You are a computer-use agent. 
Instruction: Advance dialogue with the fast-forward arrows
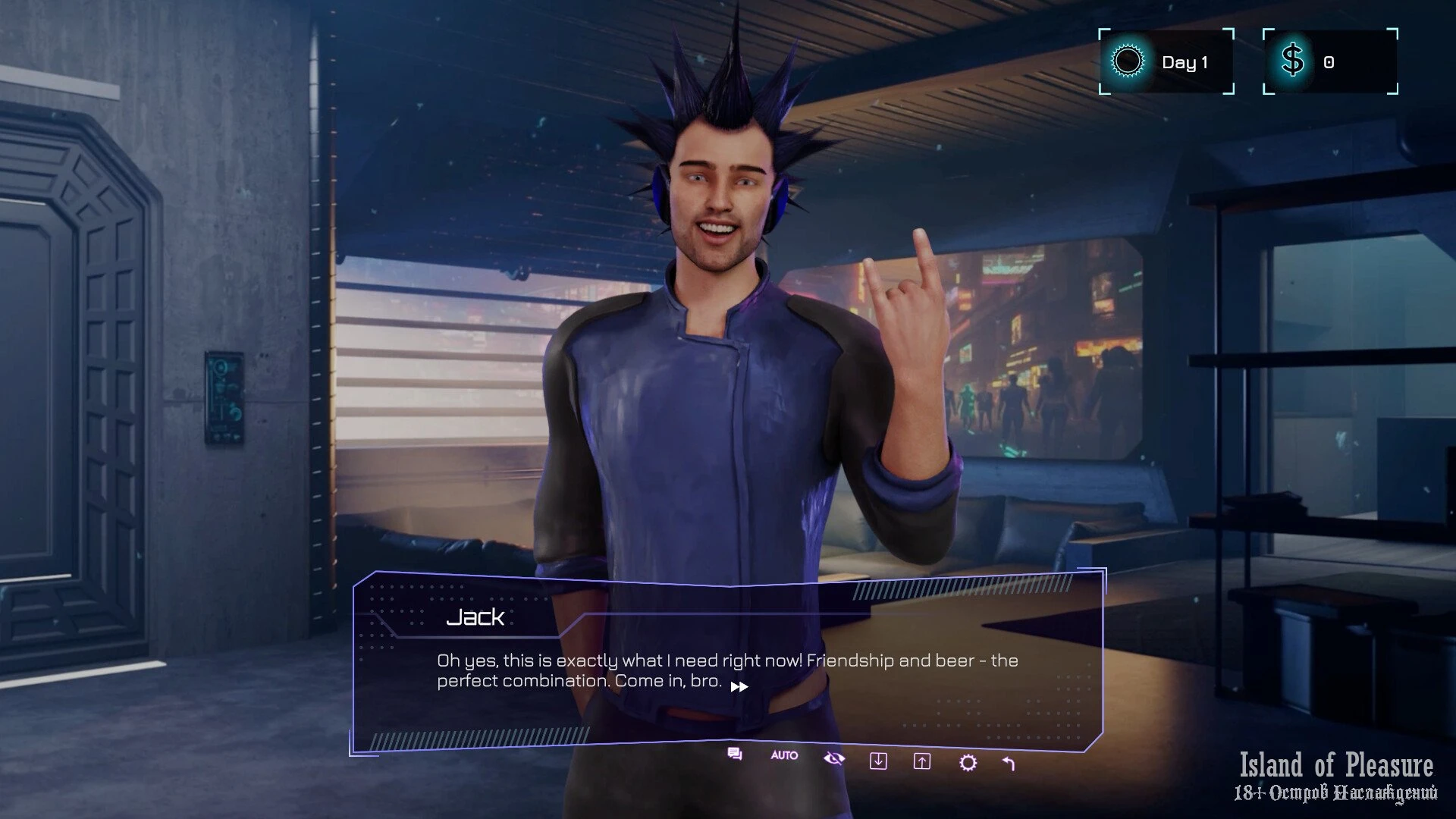click(739, 687)
